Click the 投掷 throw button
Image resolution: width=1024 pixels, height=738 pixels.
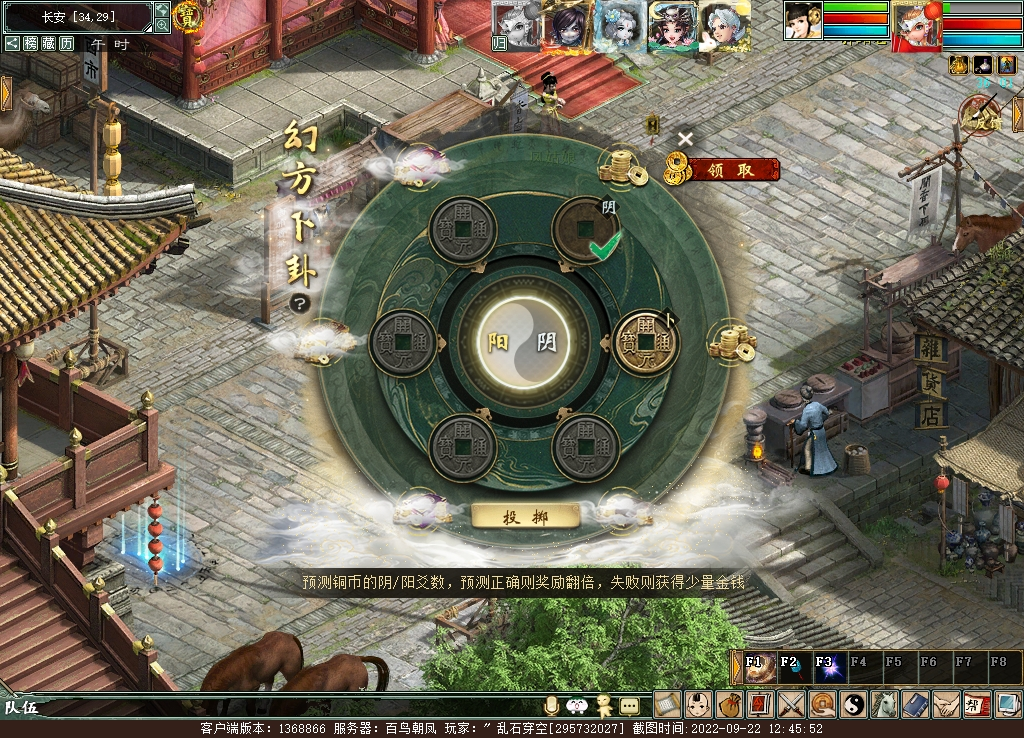click(x=525, y=516)
